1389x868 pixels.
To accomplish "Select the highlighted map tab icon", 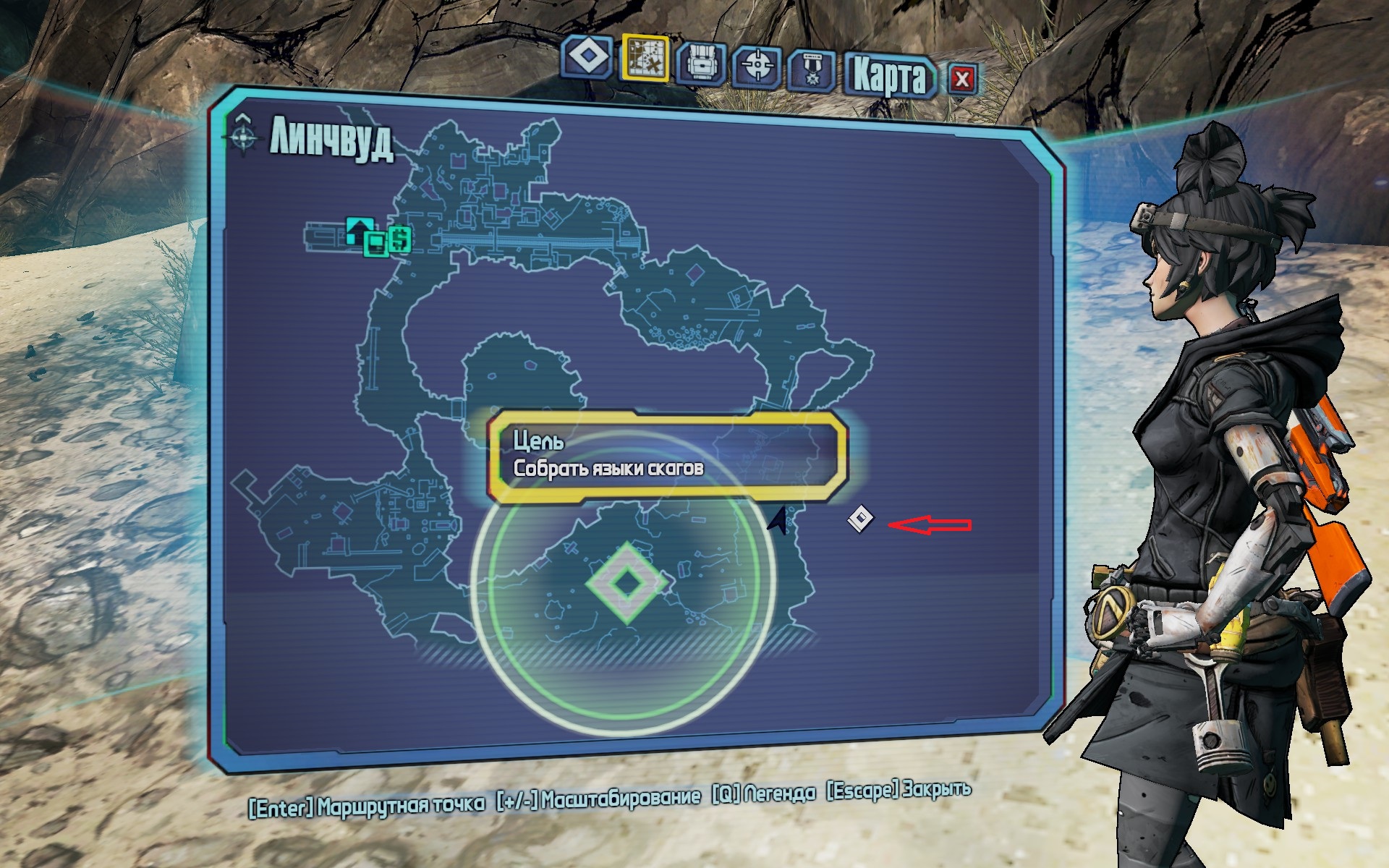I will pyautogui.click(x=645, y=58).
